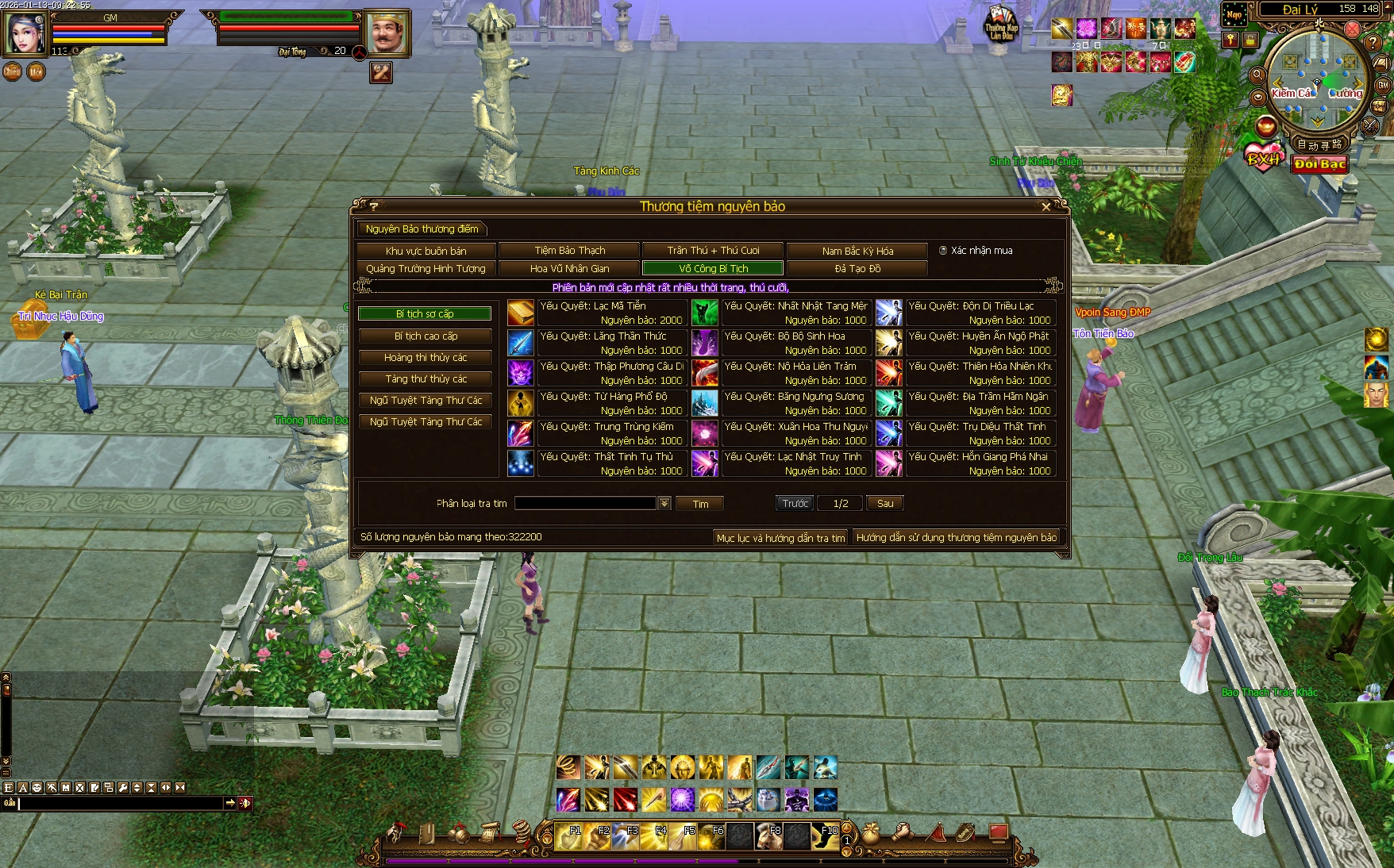Select the Nam Bắc Kỳ Hóa tab
This screenshot has height=868, width=1394.
click(x=857, y=251)
